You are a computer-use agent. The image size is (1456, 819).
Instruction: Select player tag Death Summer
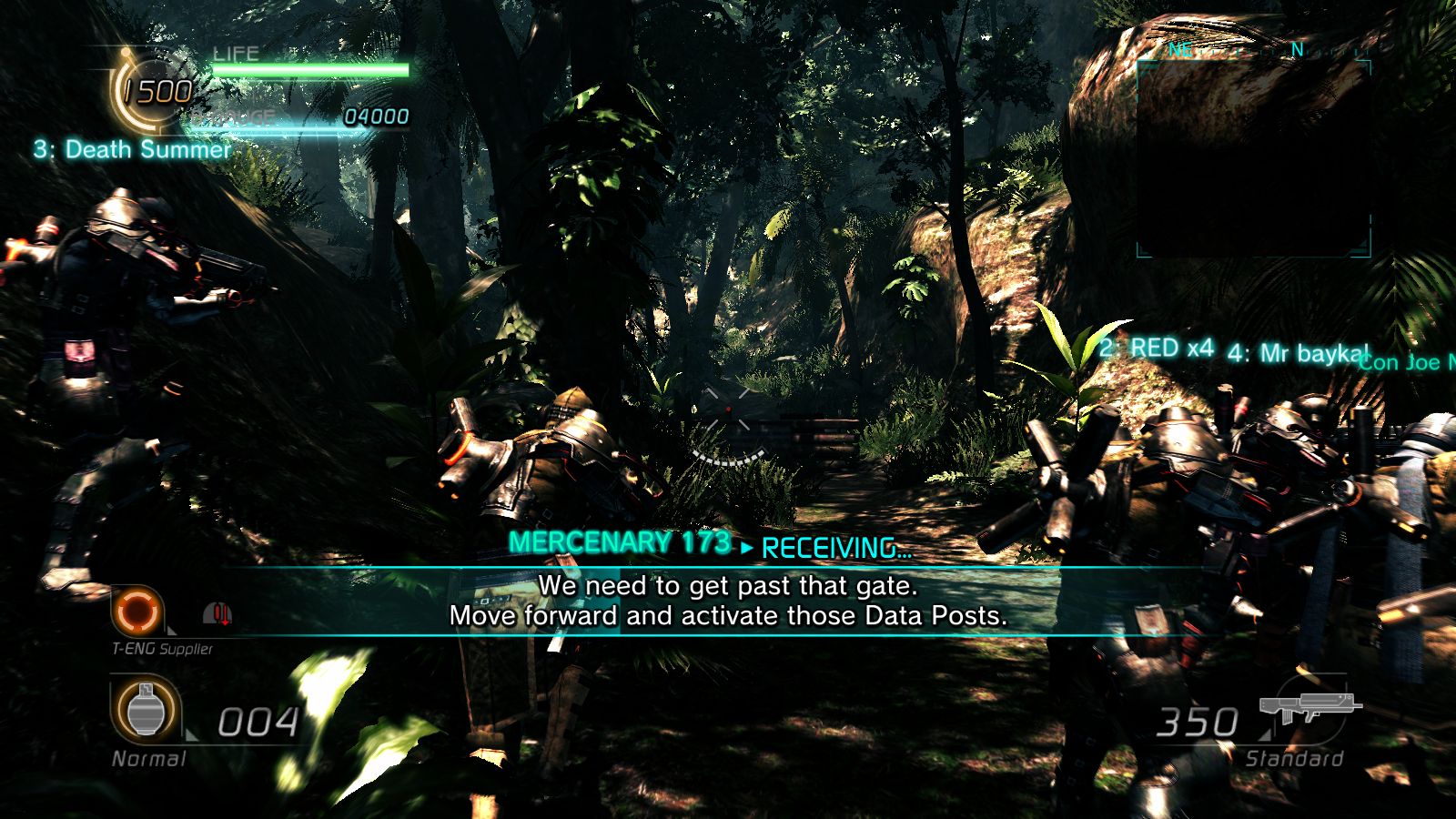coord(133,149)
